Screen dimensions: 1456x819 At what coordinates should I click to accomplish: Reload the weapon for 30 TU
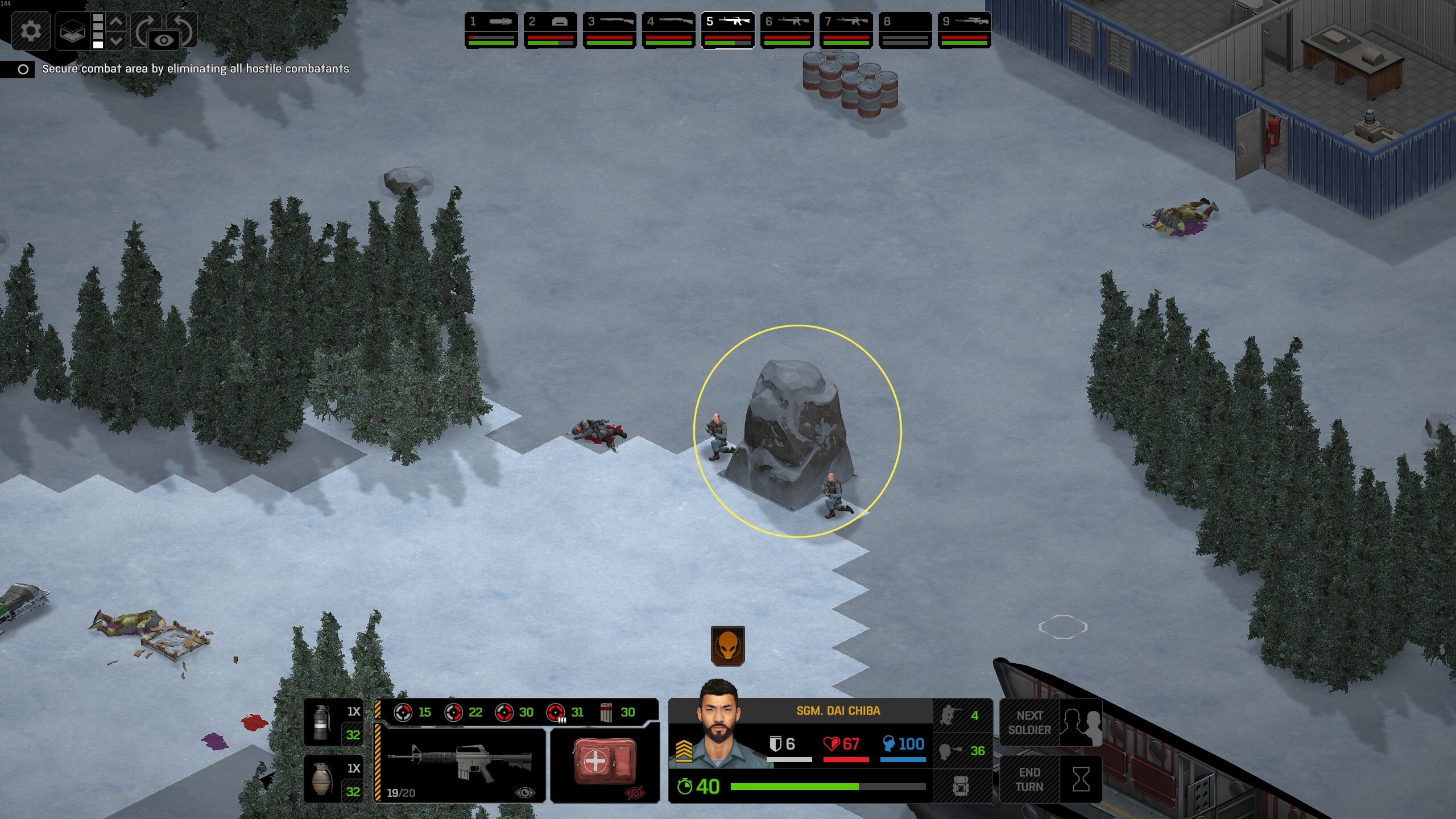click(x=617, y=712)
